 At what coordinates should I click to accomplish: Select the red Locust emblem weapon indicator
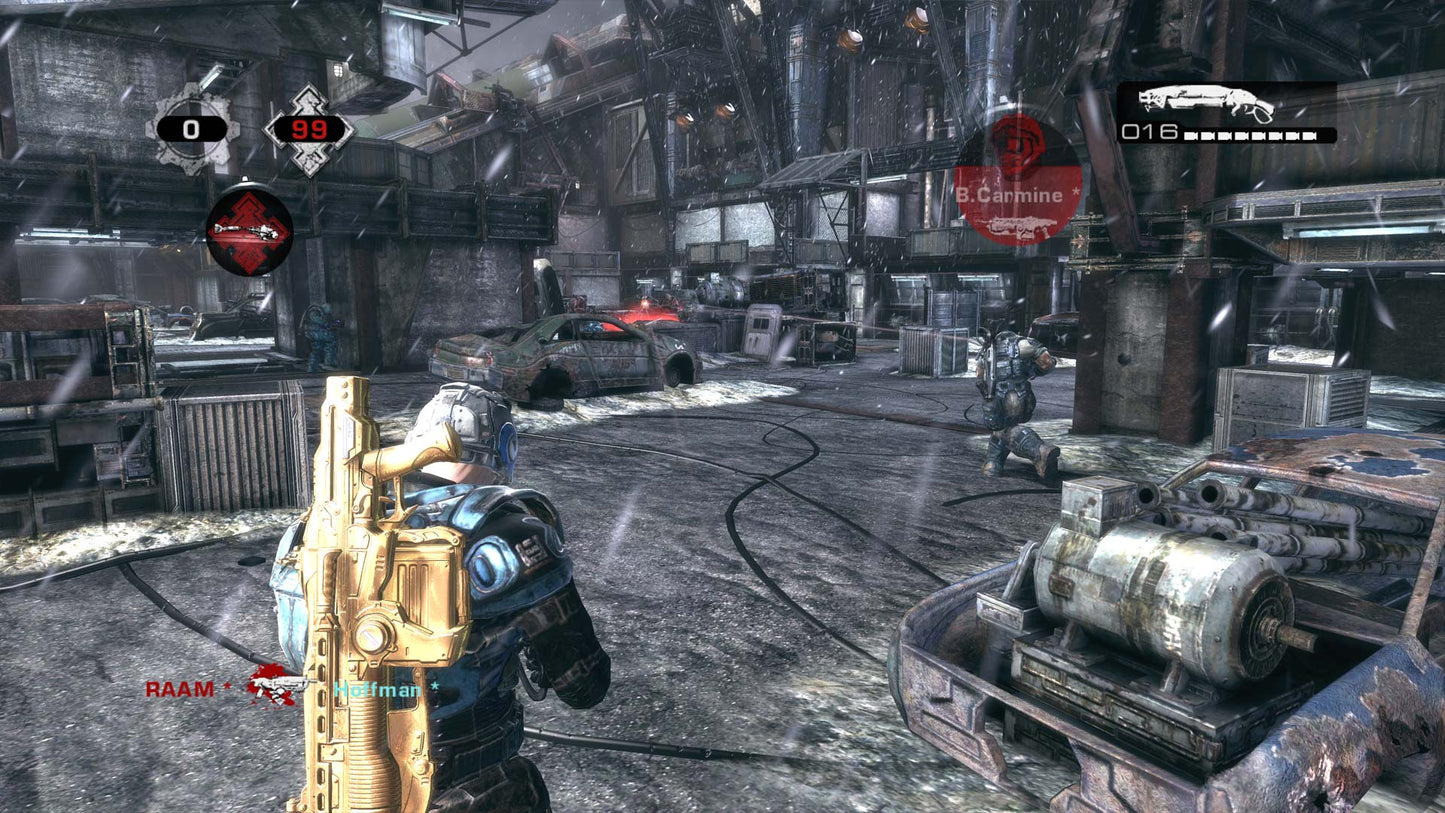point(250,229)
